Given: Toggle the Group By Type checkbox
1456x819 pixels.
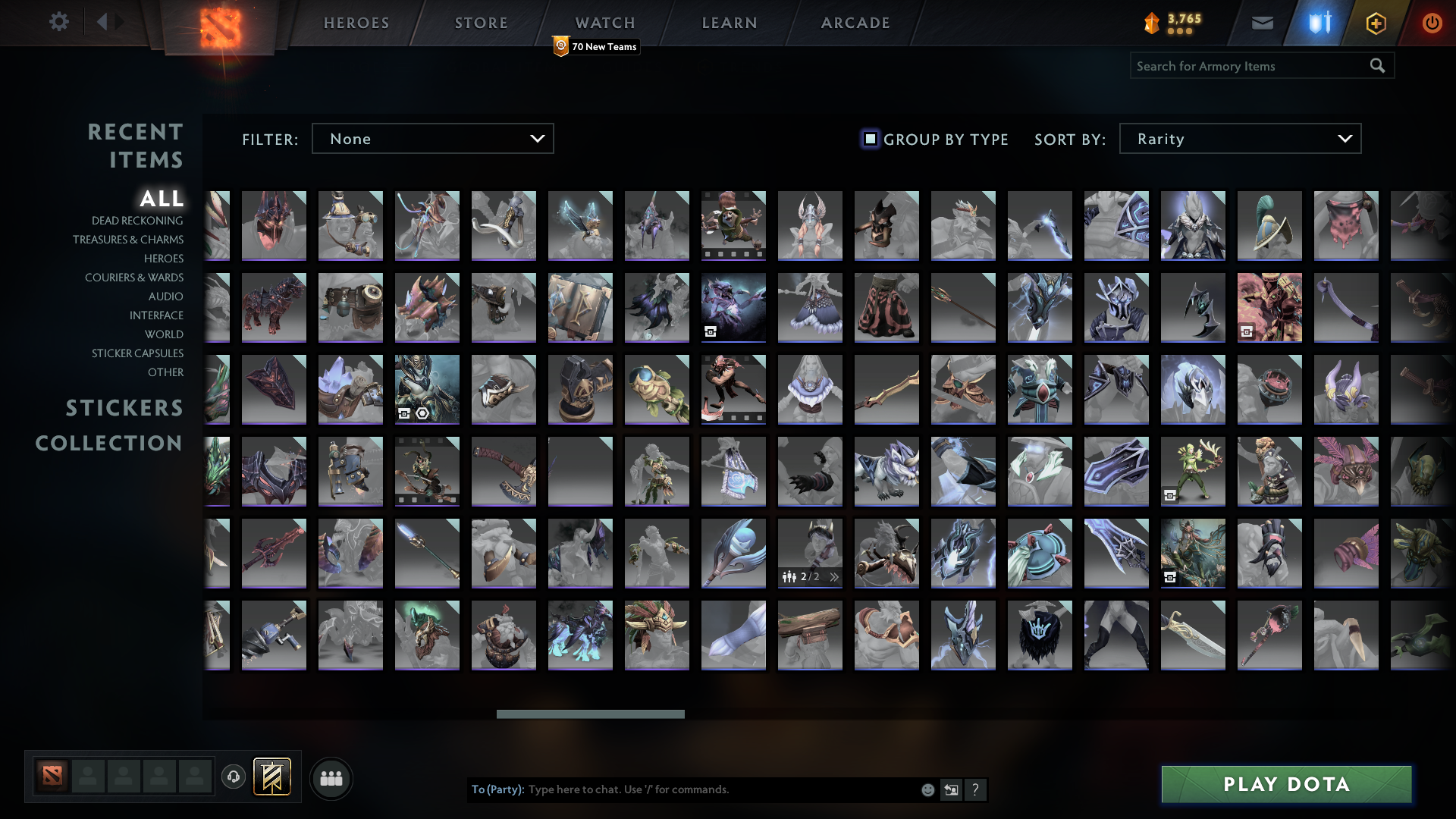Looking at the screenshot, I should [x=869, y=139].
